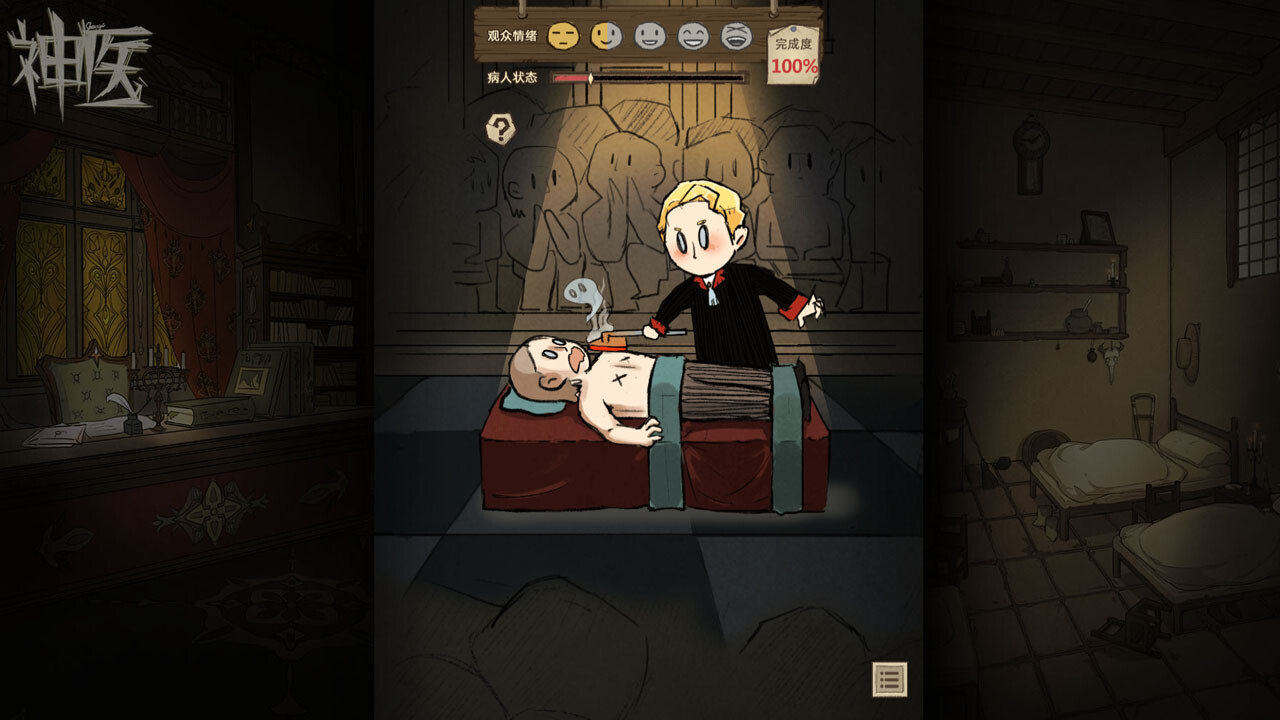Select the last squinting laughter emoji
This screenshot has height=720, width=1280.
coord(737,35)
